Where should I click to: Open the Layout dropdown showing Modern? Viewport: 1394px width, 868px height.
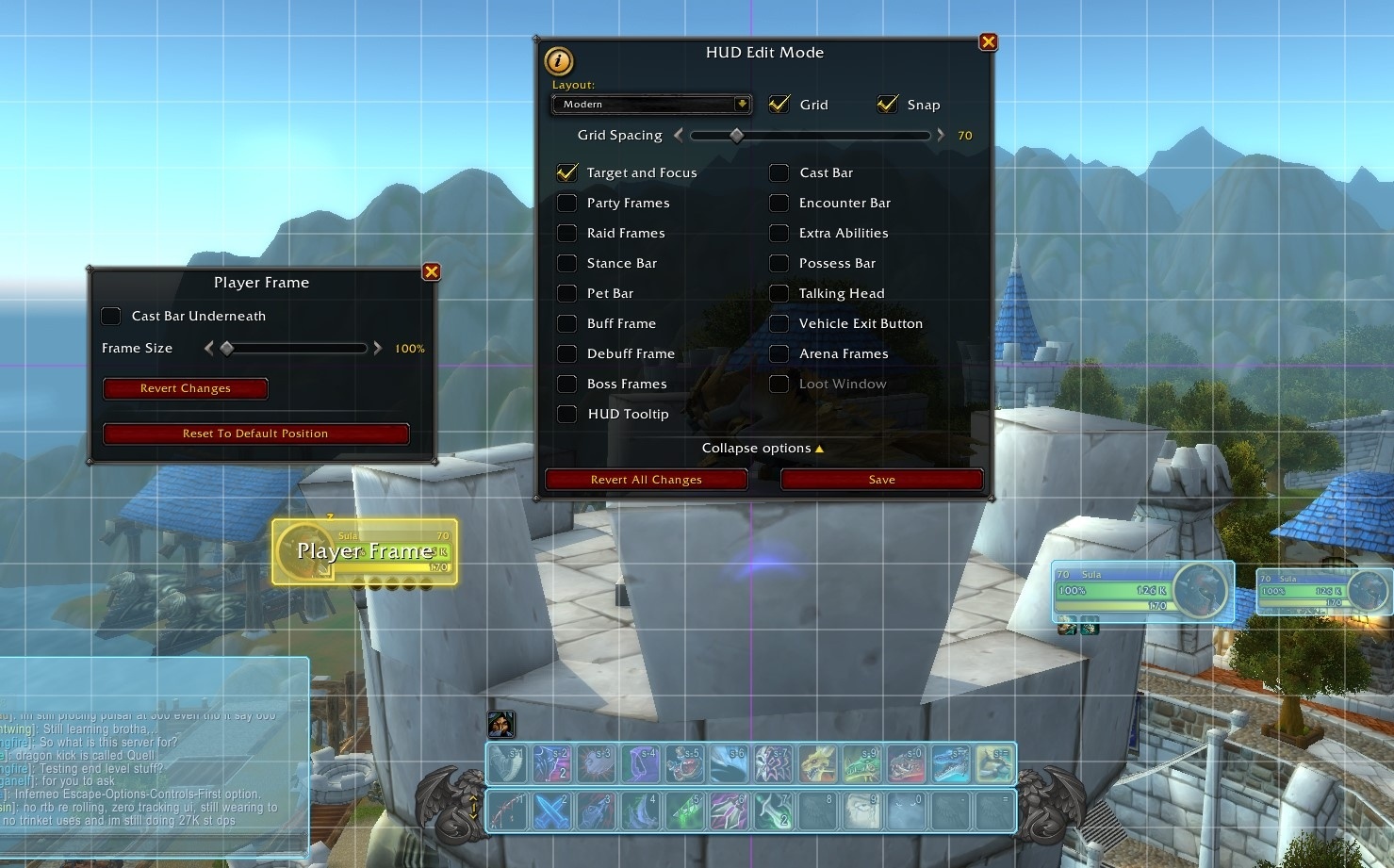point(650,104)
